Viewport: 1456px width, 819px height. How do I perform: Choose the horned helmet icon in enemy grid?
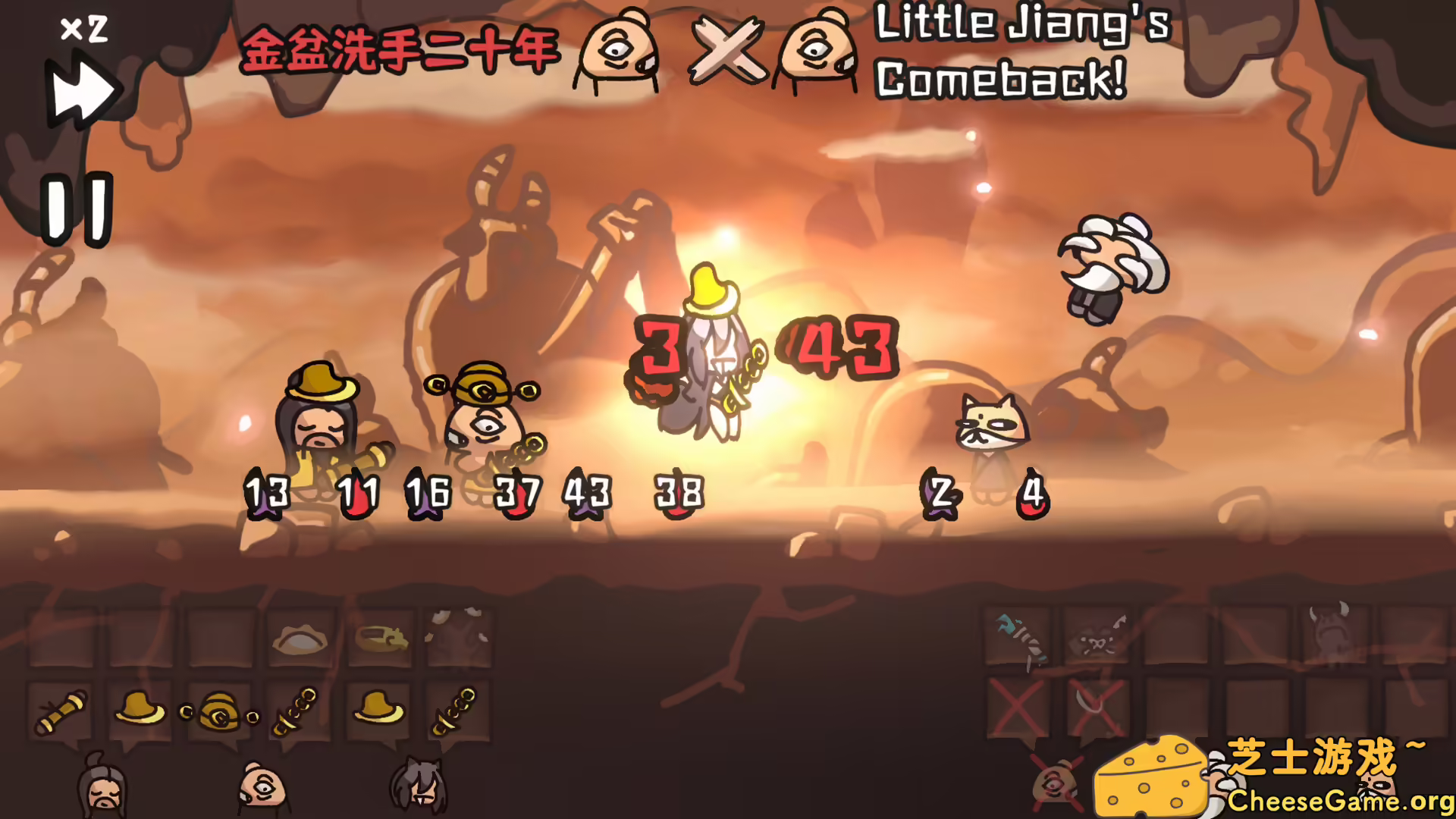click(1332, 629)
